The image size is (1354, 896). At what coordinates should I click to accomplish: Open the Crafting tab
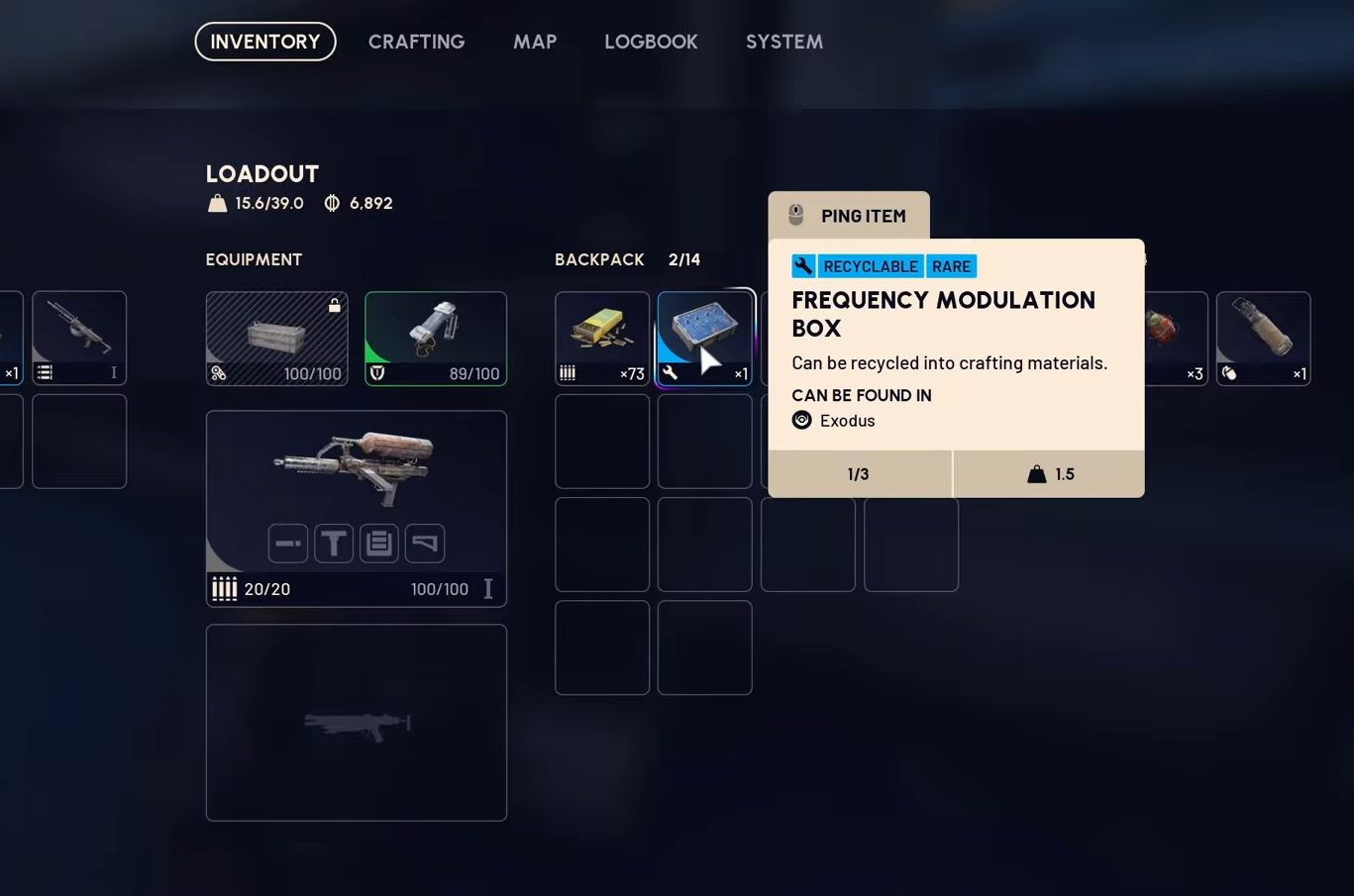point(416,42)
